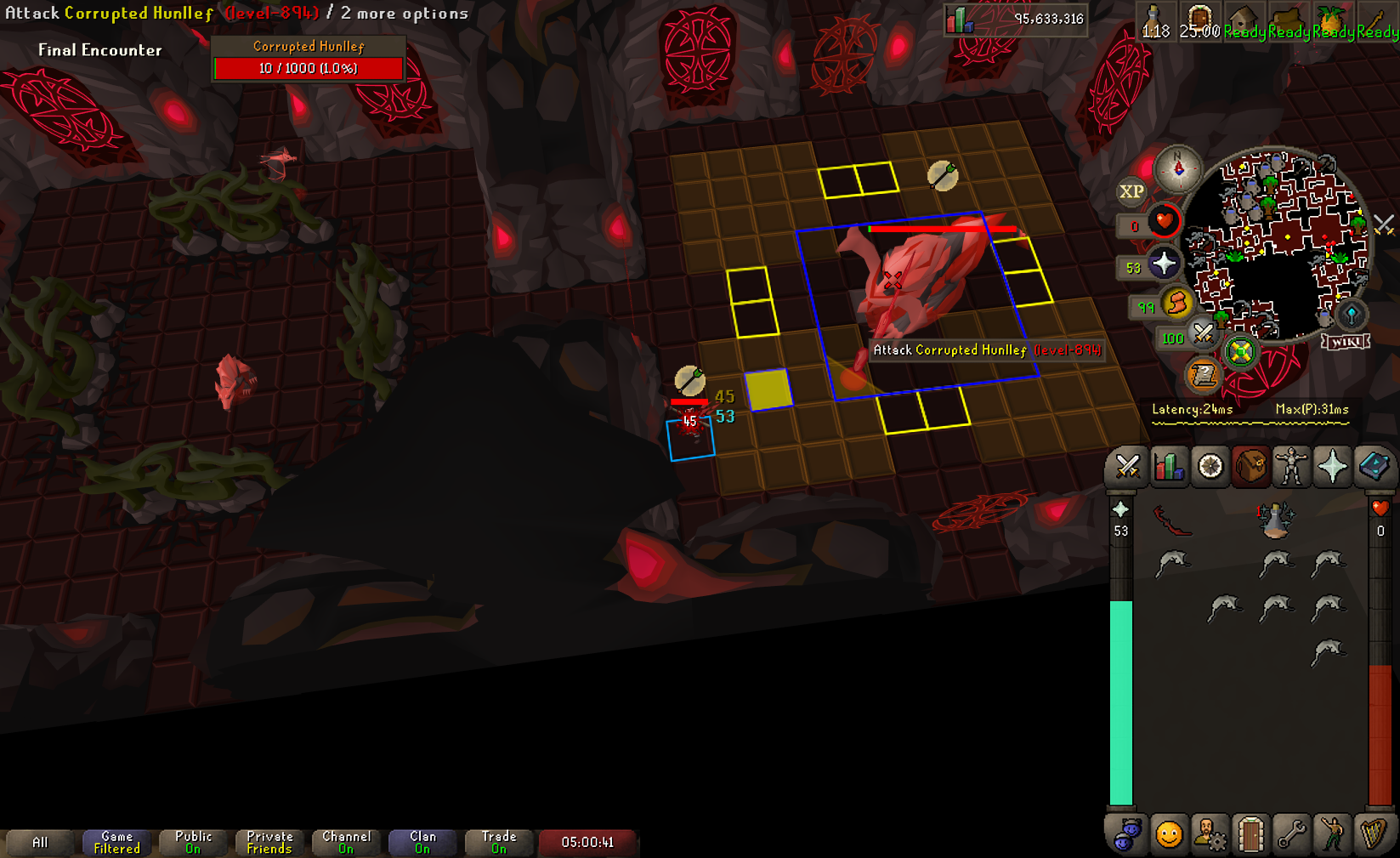The width and height of the screenshot is (1400, 858).
Task: Open the Logout door tab
Action: click(x=1250, y=835)
